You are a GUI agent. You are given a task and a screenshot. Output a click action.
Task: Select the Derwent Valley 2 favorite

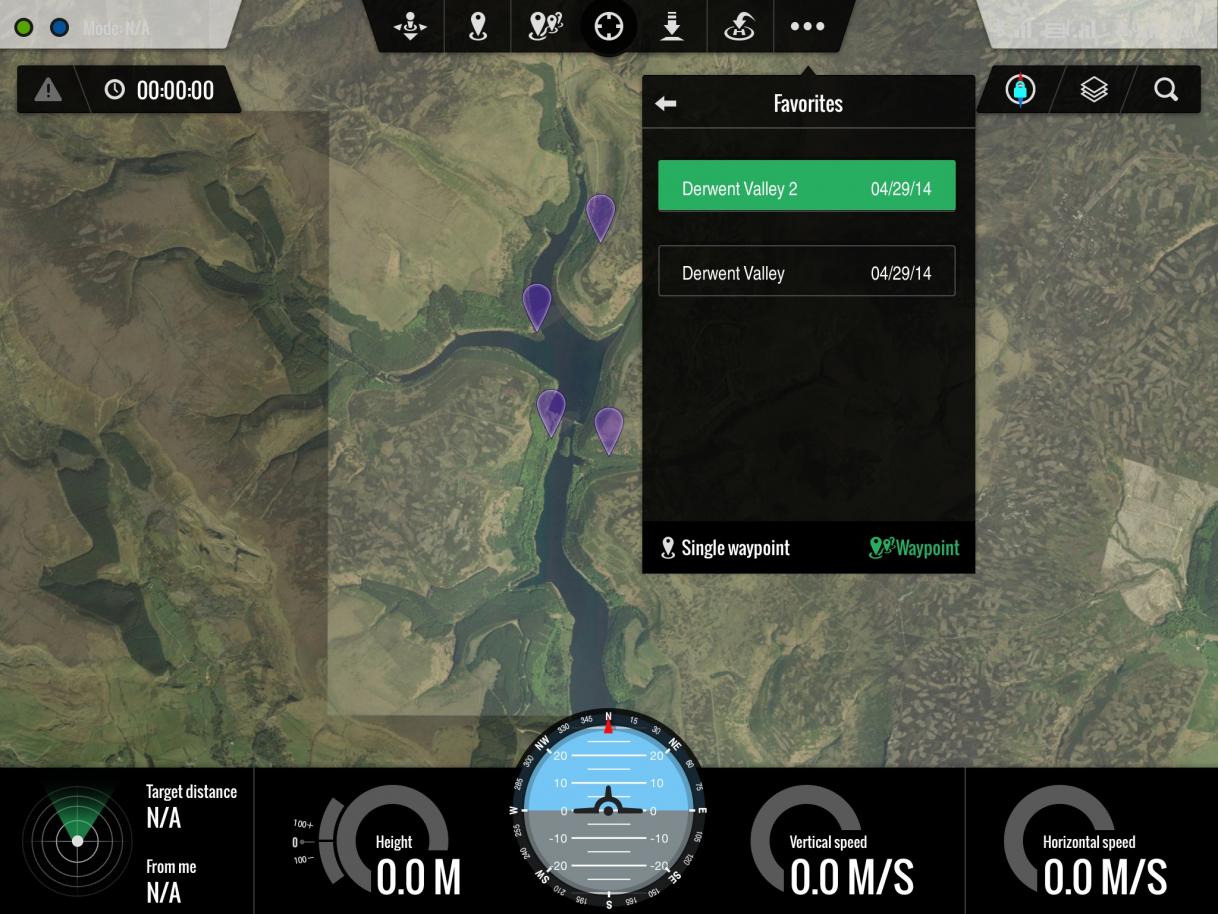coord(806,188)
